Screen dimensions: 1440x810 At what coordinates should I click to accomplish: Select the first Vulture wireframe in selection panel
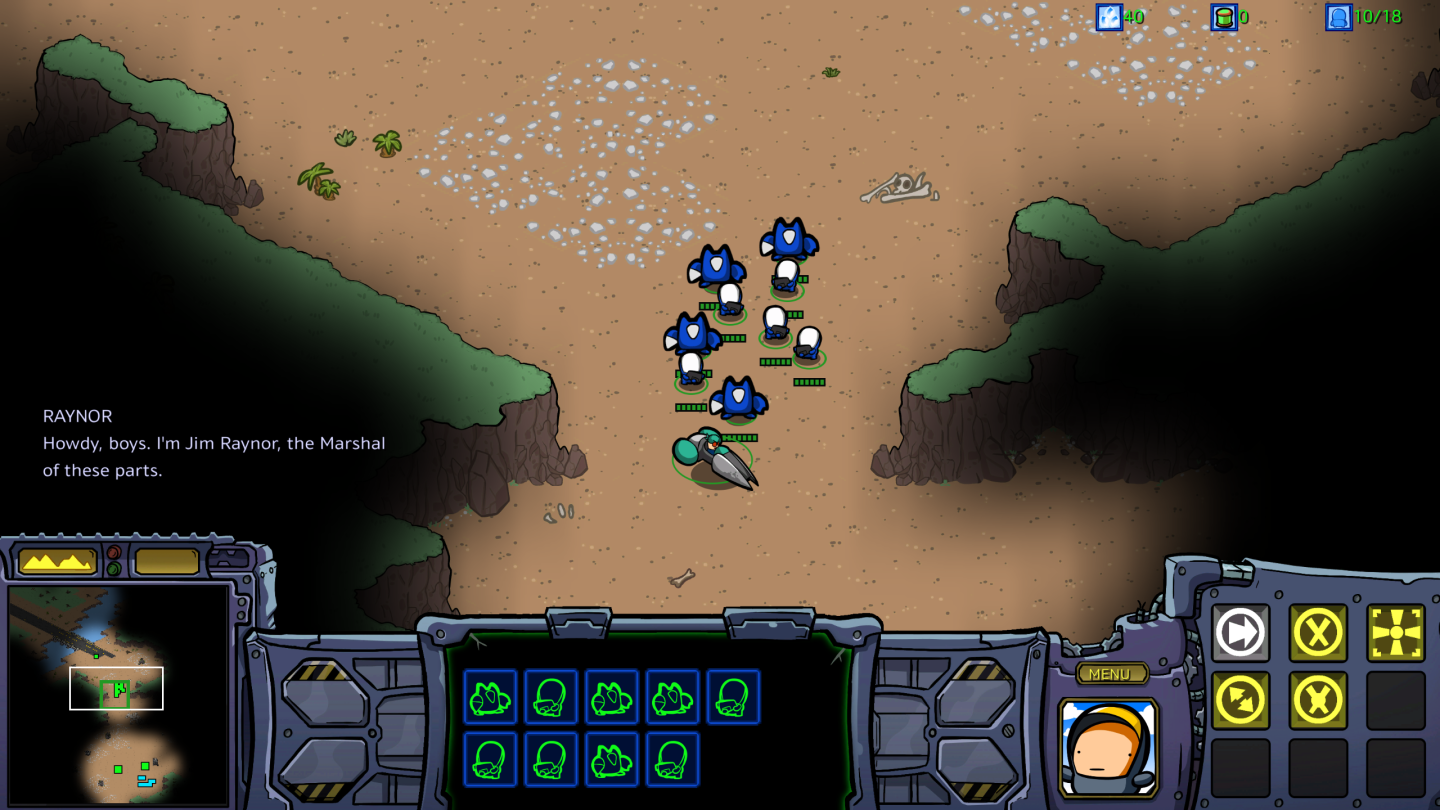pyautogui.click(x=489, y=698)
